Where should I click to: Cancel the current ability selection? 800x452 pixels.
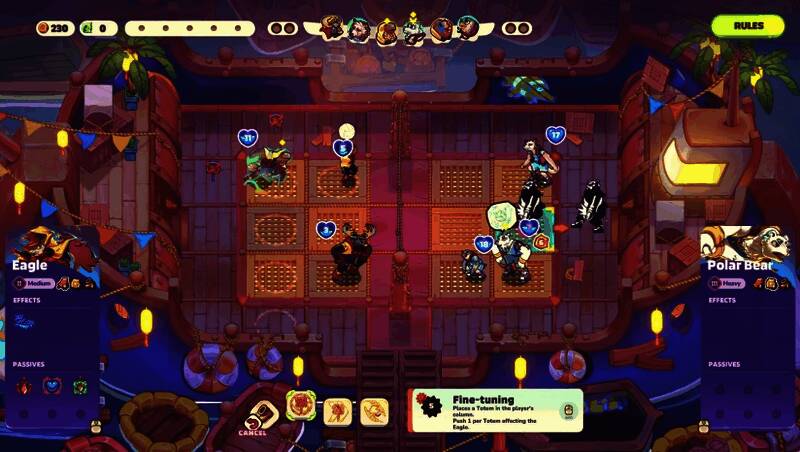click(258, 412)
